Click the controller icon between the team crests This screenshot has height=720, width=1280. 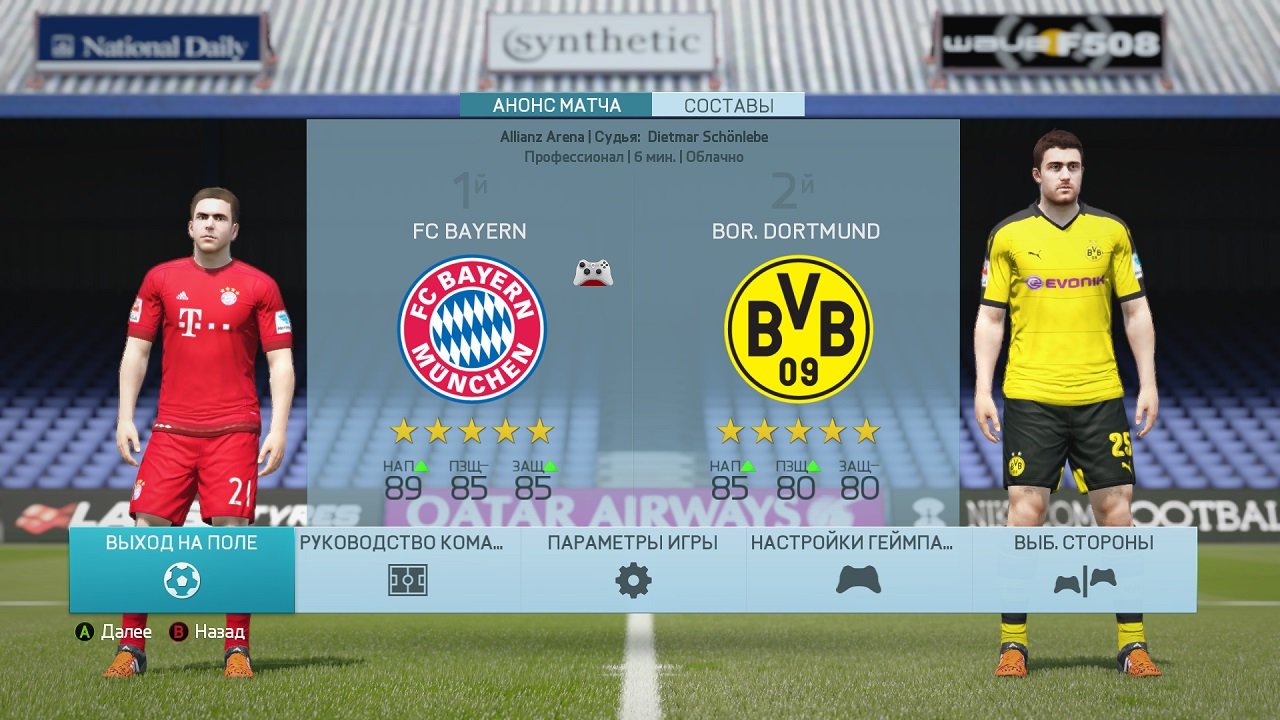tap(592, 271)
